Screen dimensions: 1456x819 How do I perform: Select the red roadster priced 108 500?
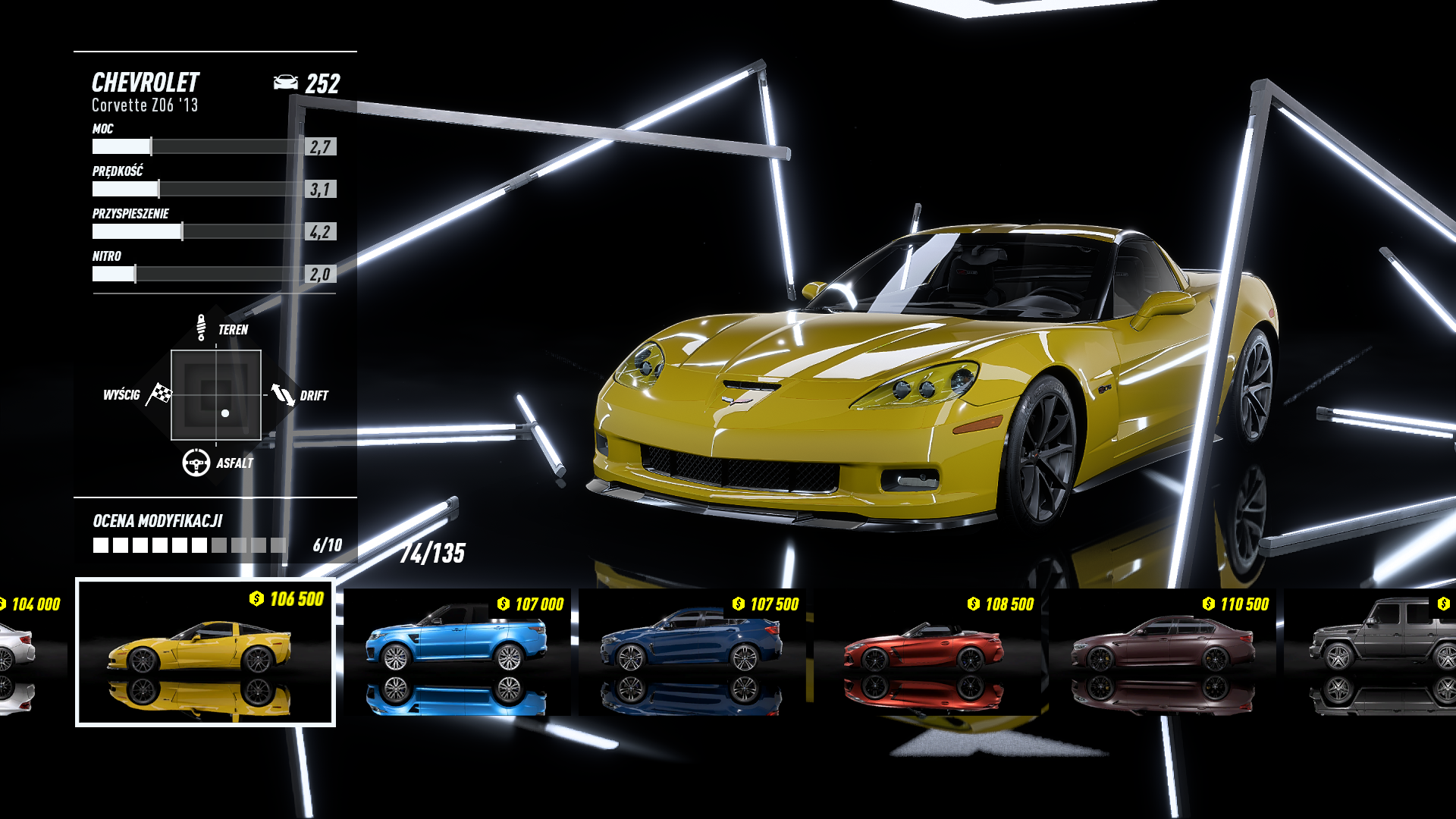tap(927, 652)
